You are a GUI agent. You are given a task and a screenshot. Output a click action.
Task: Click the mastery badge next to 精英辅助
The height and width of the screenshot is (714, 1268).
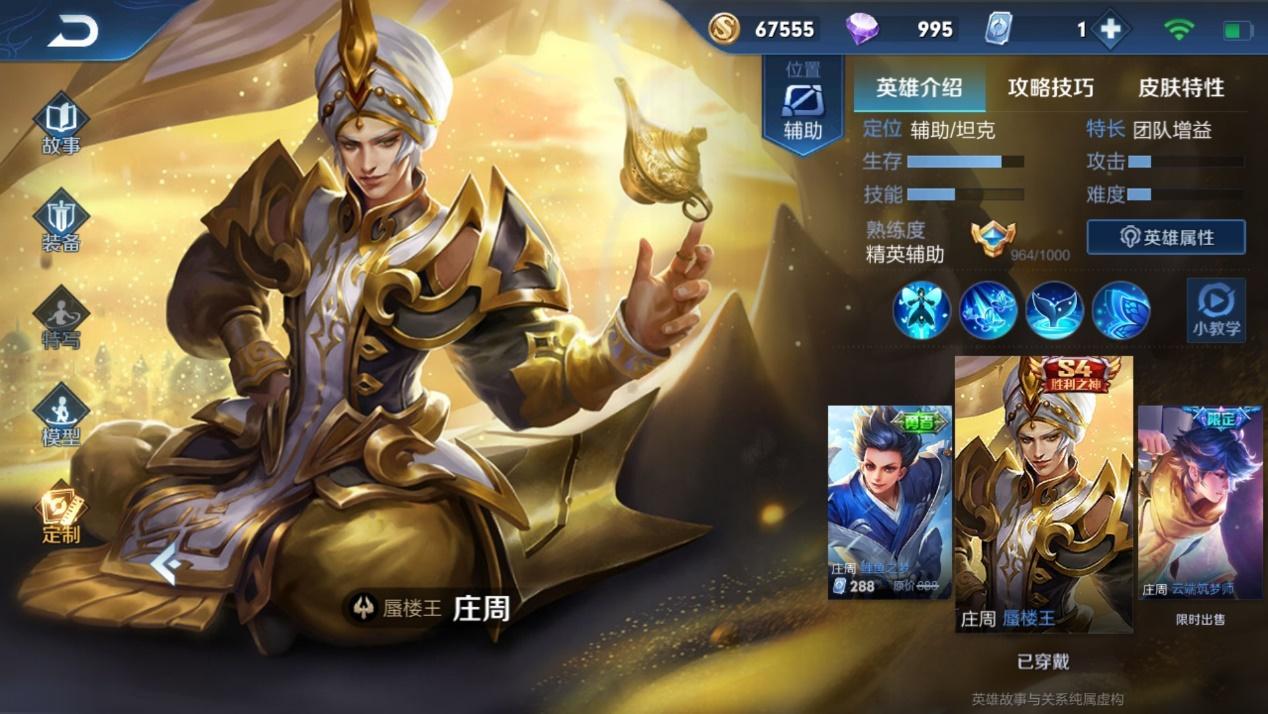(x=993, y=239)
